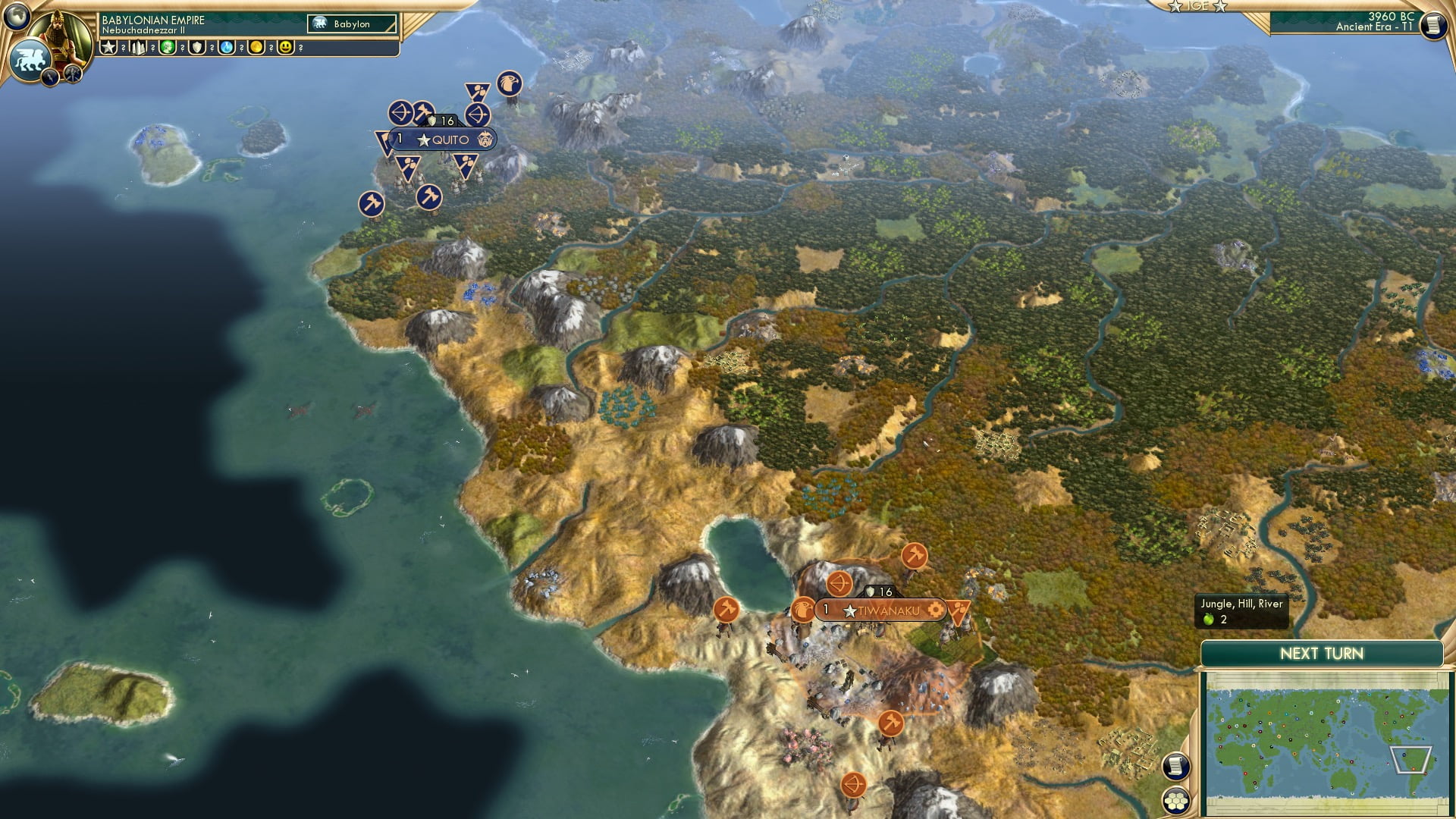Image resolution: width=1456 pixels, height=819 pixels.
Task: Click the shield score icon in the top bar
Action: tap(196, 48)
